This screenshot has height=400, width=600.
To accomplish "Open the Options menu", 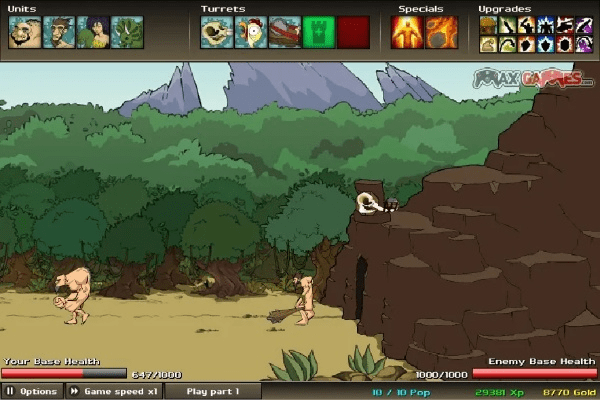I will click(x=32, y=391).
